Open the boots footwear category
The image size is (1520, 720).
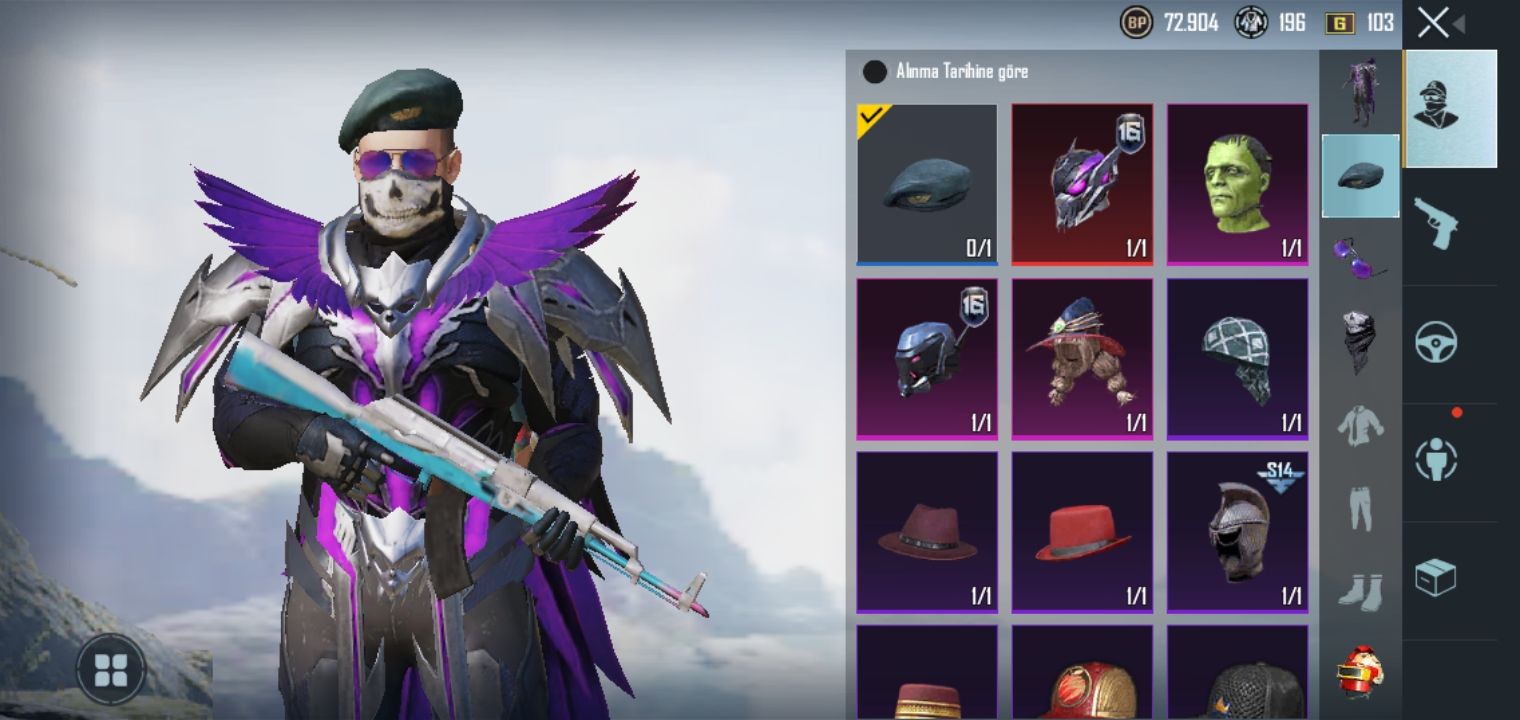[x=1360, y=592]
